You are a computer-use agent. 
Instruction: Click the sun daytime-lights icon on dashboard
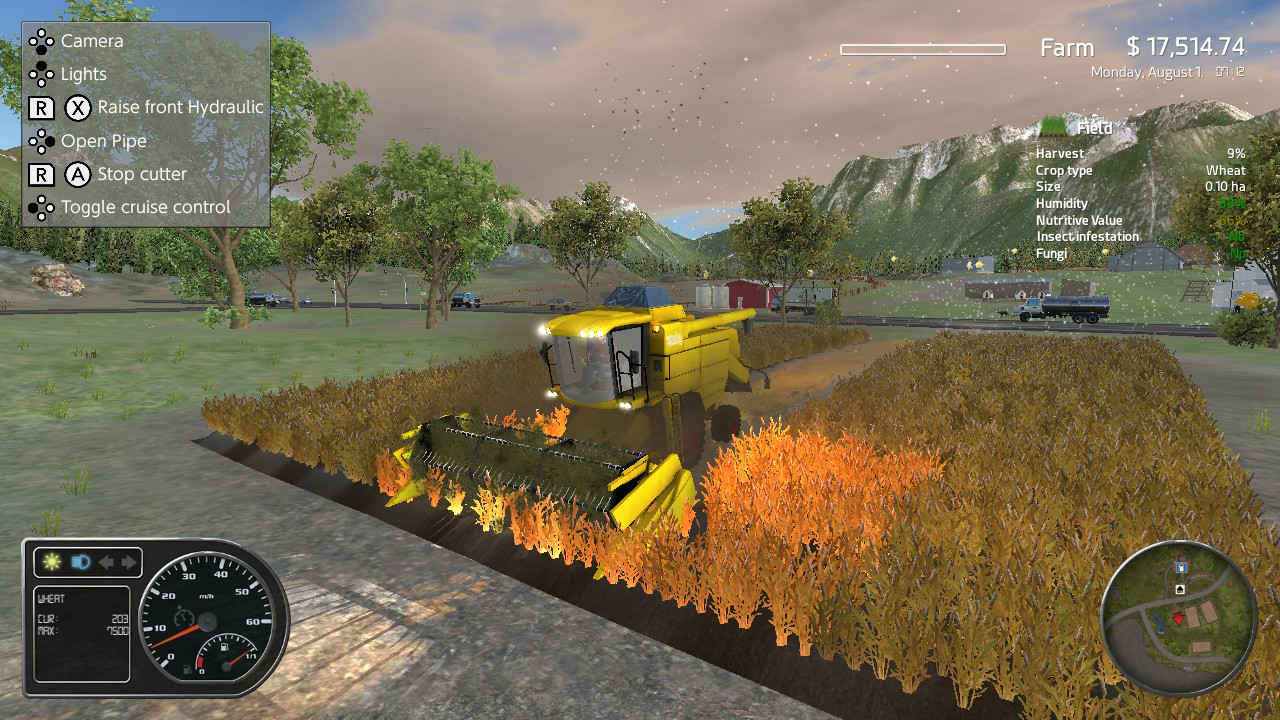coord(51,561)
